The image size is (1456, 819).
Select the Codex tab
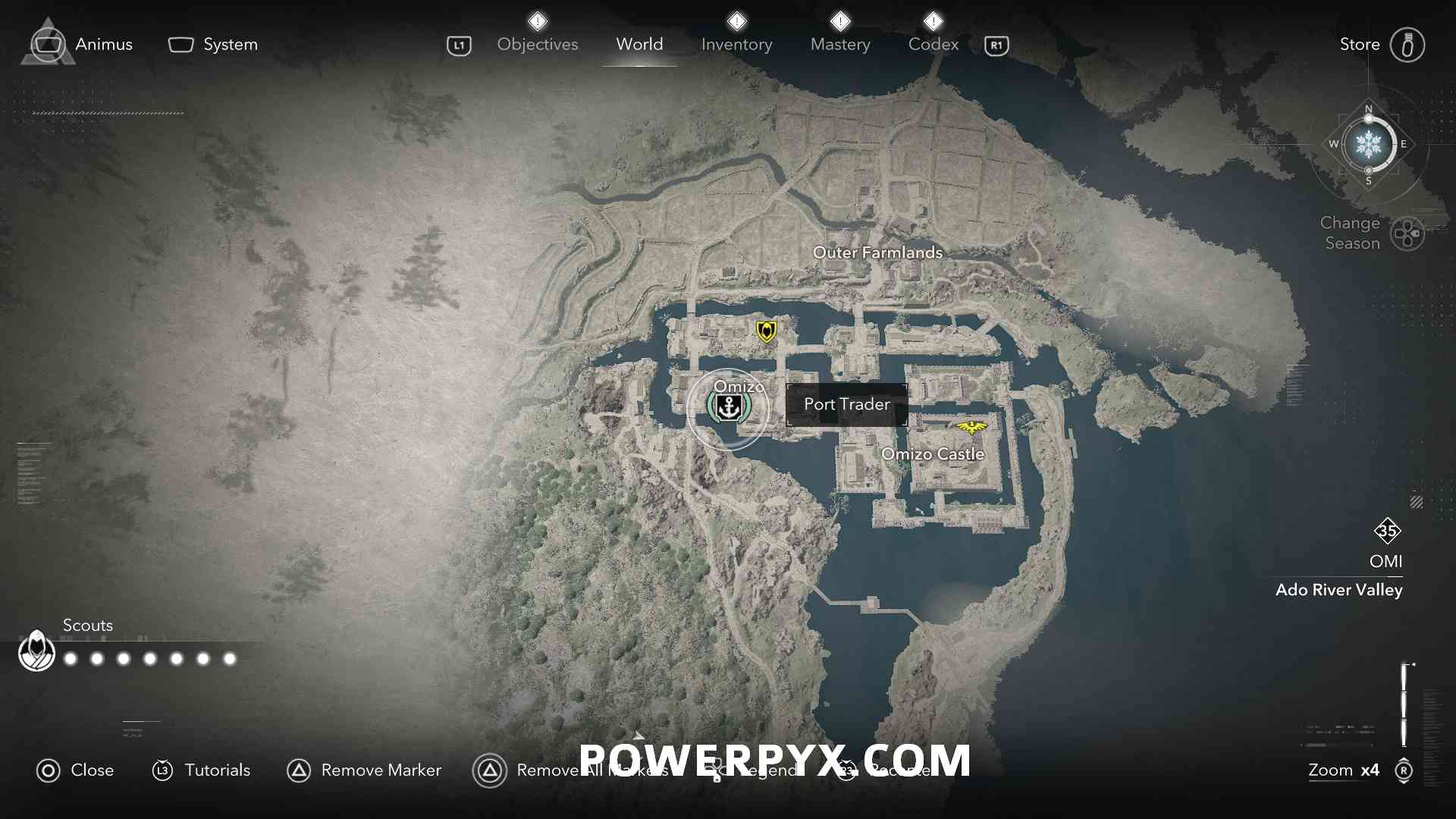coord(933,45)
